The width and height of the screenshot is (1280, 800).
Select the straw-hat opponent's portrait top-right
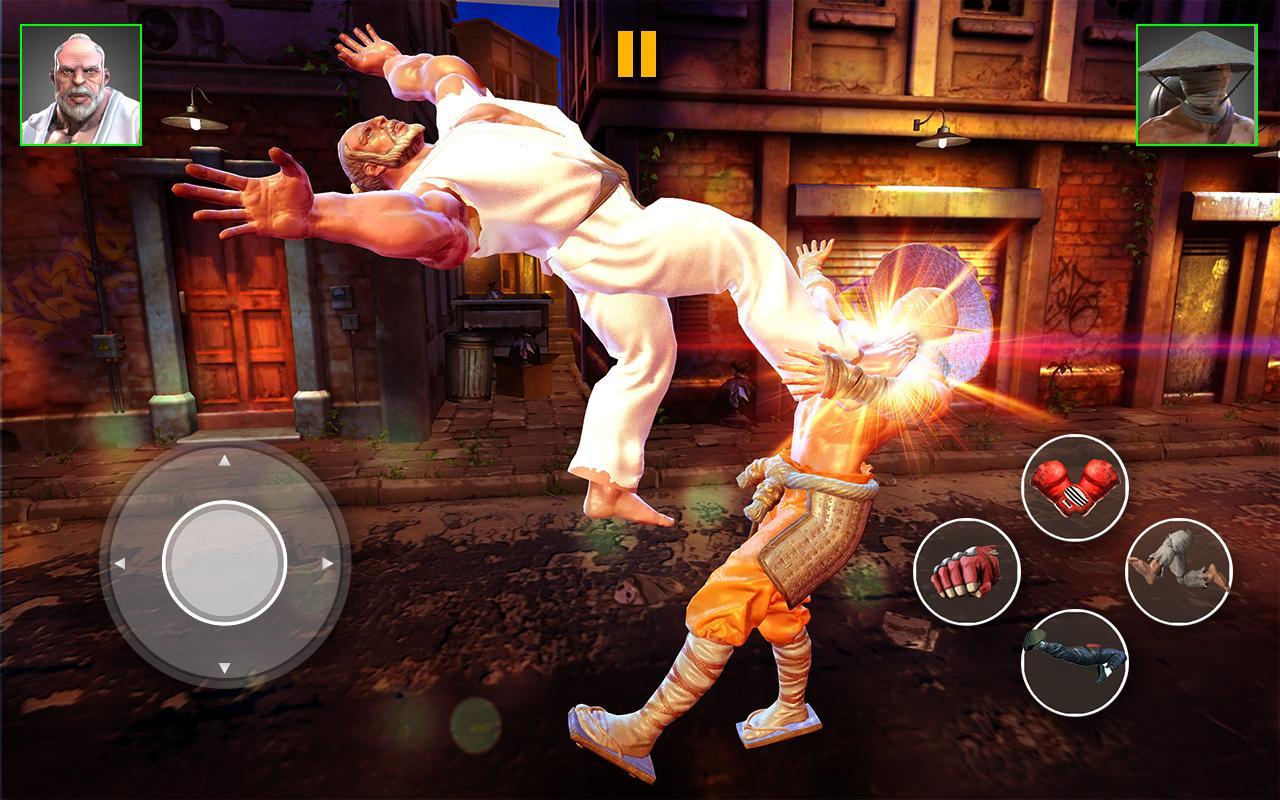tap(1199, 84)
